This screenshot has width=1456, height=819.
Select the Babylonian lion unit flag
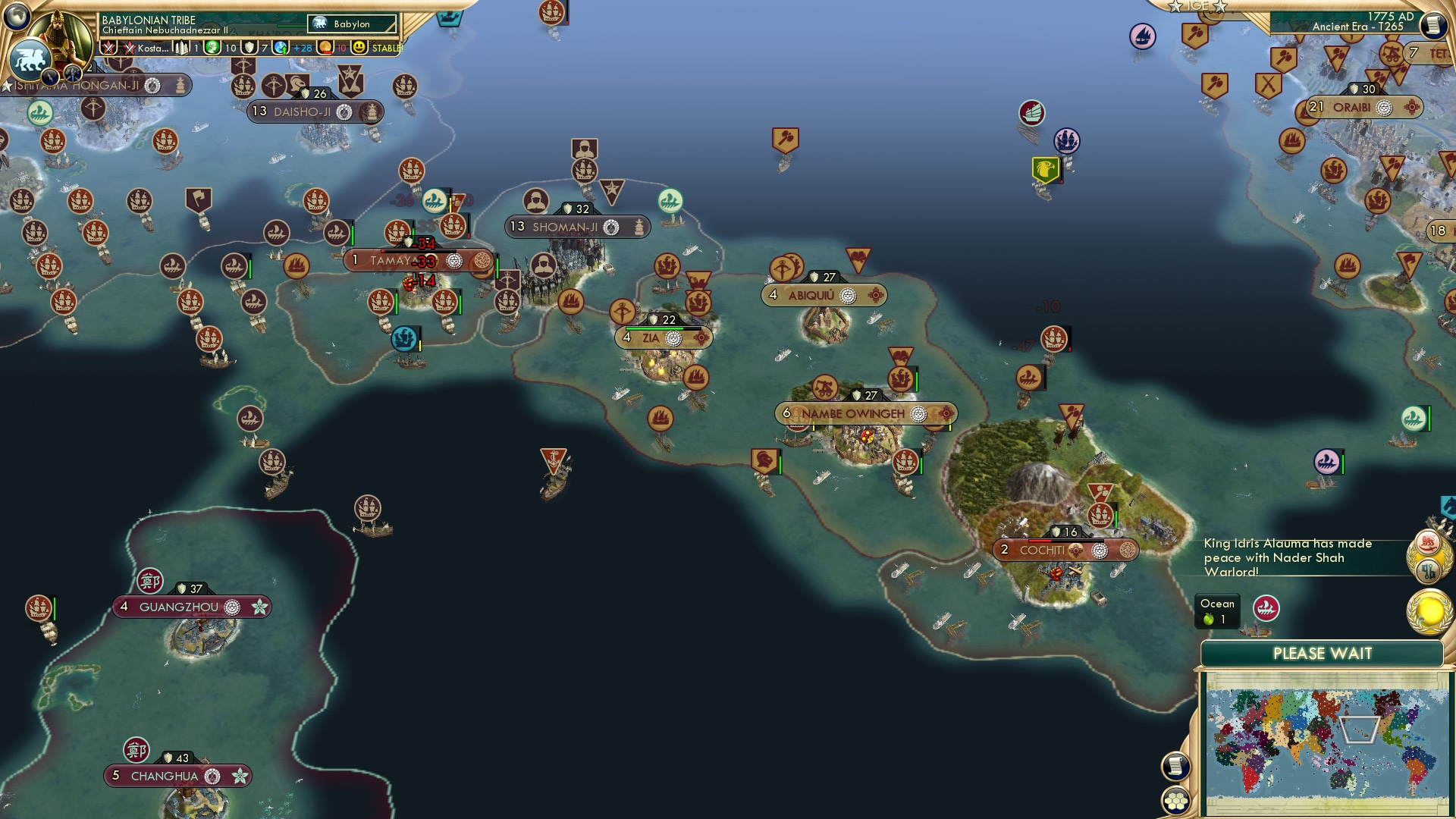click(x=31, y=61)
